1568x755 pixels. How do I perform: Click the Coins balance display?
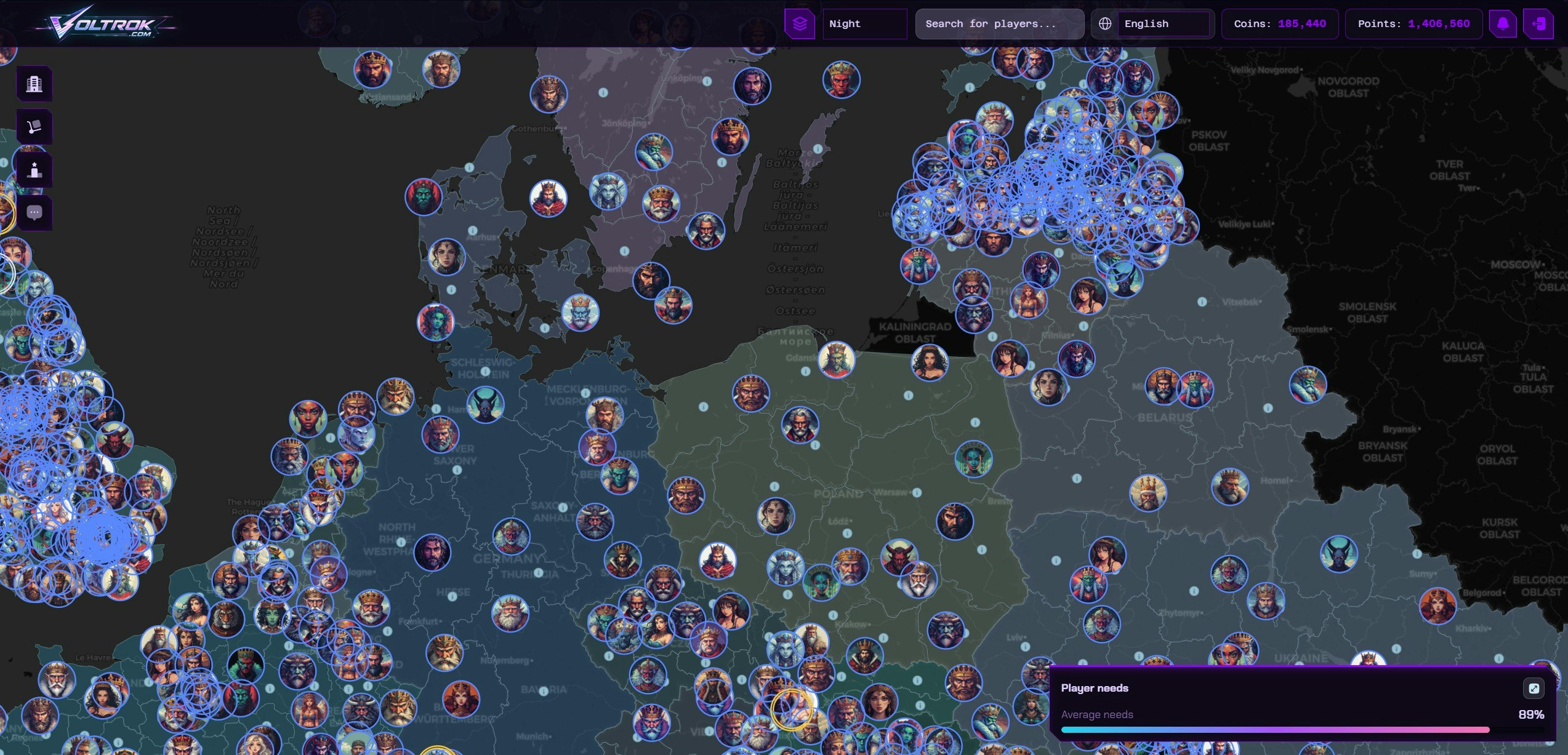[x=1279, y=24]
